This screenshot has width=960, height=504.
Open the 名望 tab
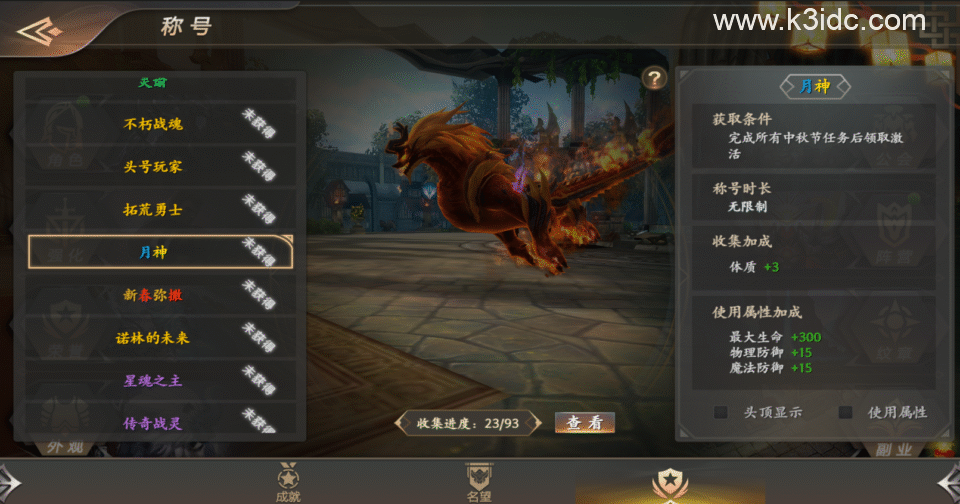pos(479,482)
